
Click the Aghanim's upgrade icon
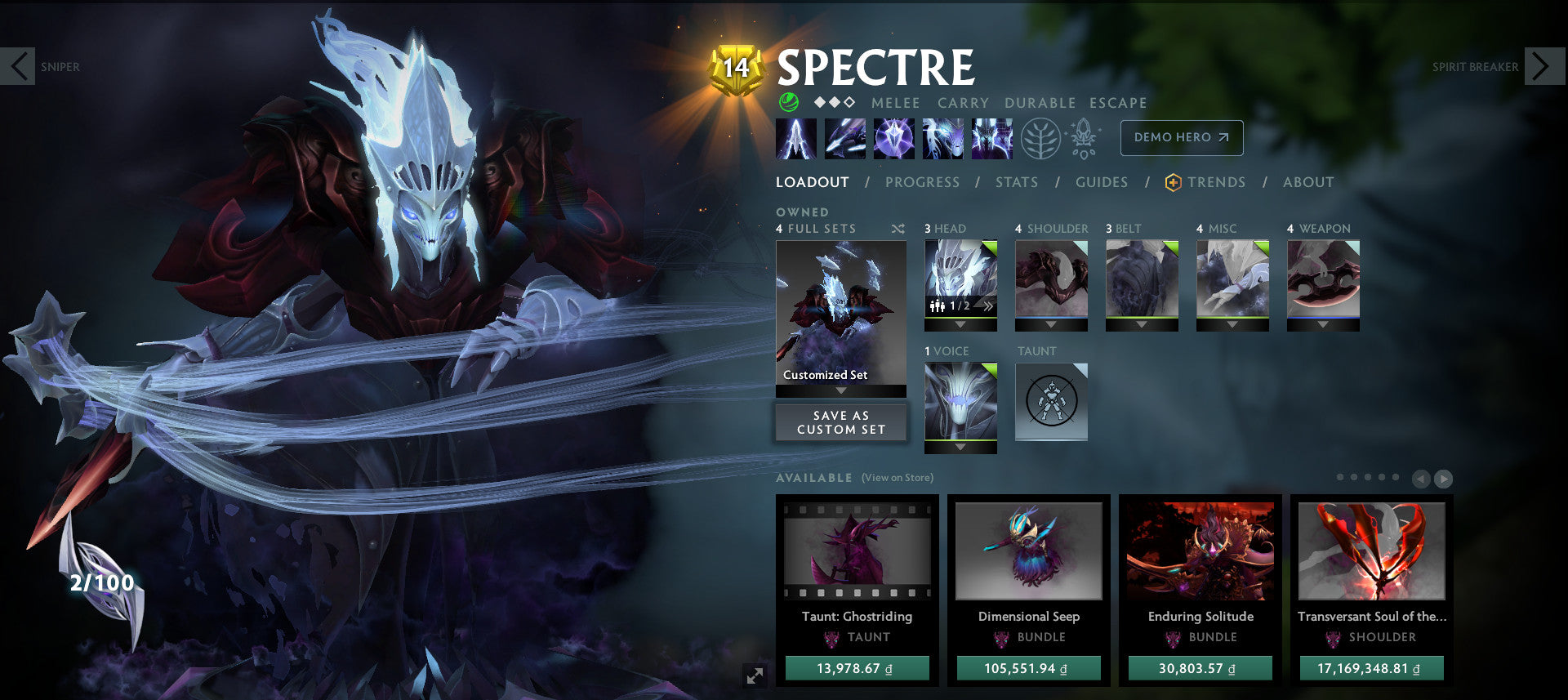(1083, 138)
